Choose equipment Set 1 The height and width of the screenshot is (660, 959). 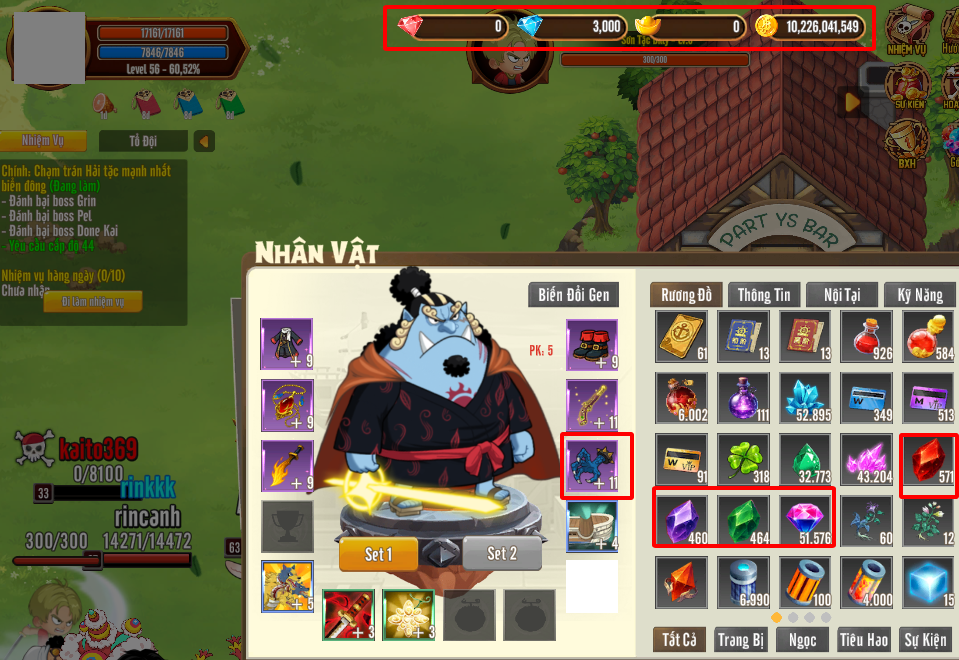pyautogui.click(x=377, y=553)
